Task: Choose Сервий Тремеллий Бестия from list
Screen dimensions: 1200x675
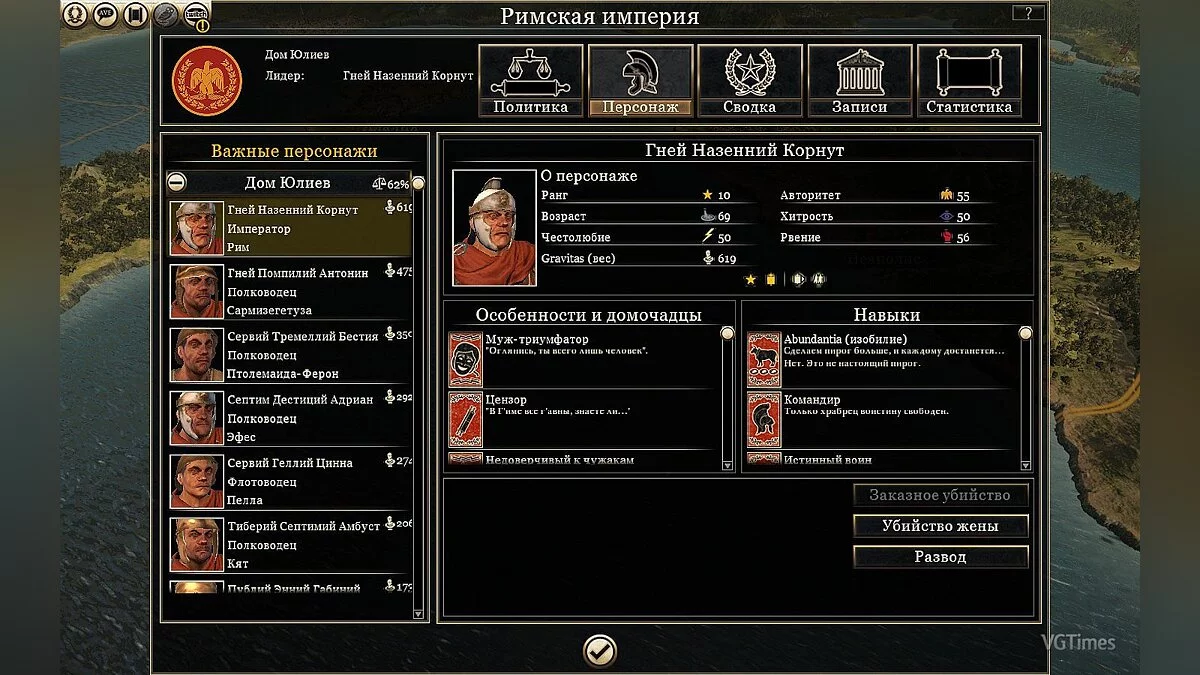Action: [x=290, y=355]
